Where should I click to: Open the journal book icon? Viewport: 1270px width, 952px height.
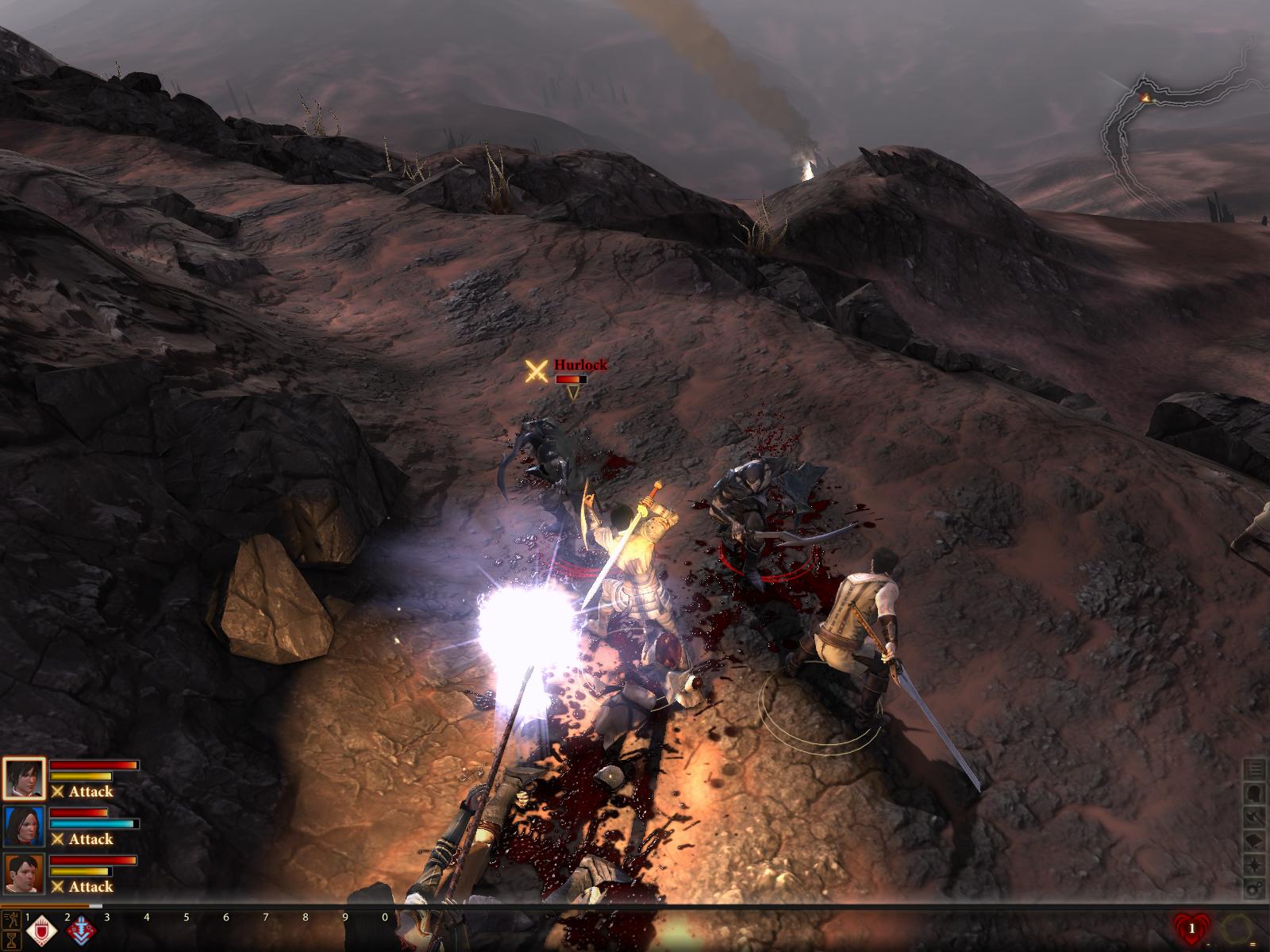pyautogui.click(x=1255, y=839)
